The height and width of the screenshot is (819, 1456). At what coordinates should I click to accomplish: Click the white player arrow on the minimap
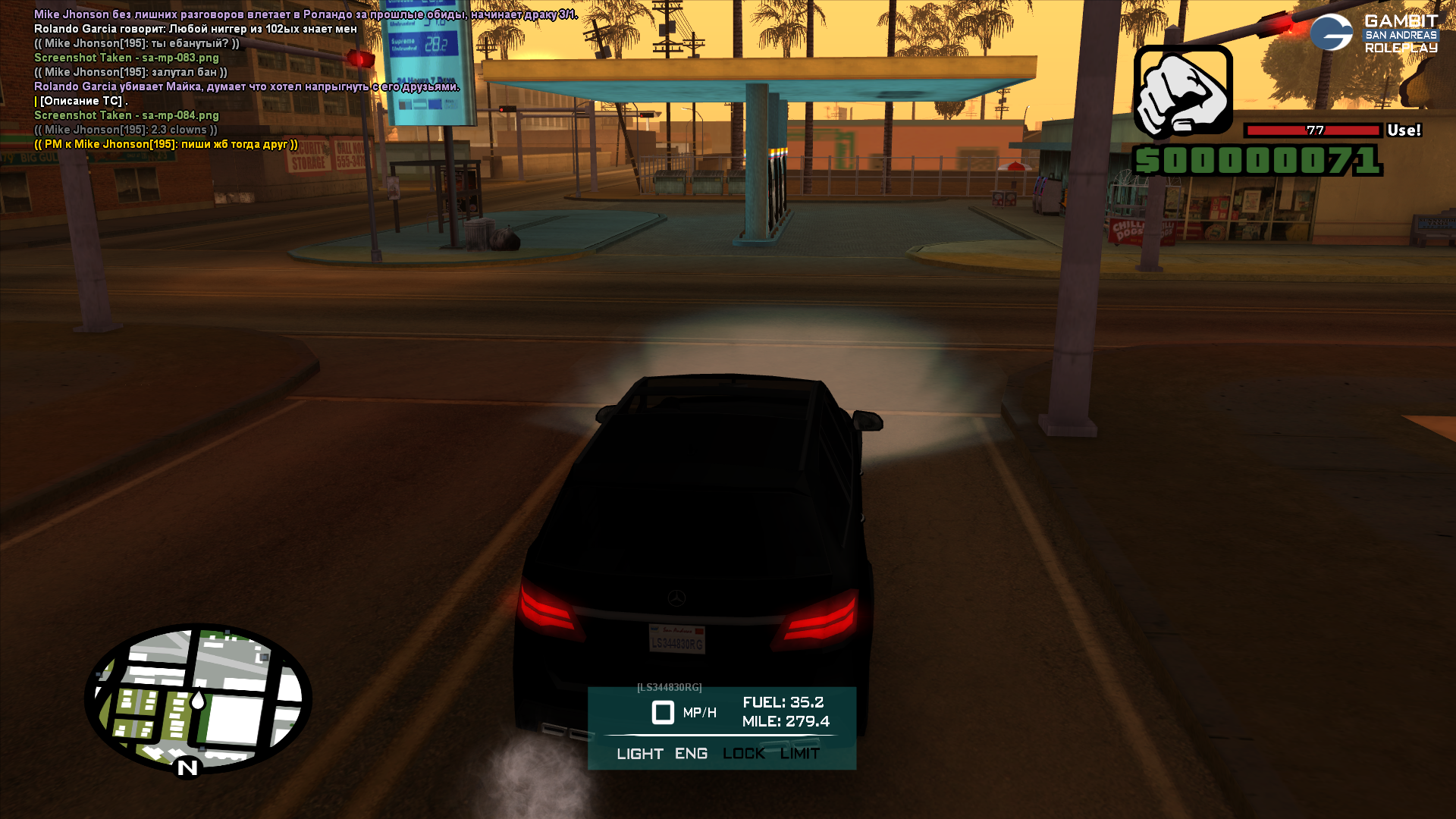coord(198,700)
